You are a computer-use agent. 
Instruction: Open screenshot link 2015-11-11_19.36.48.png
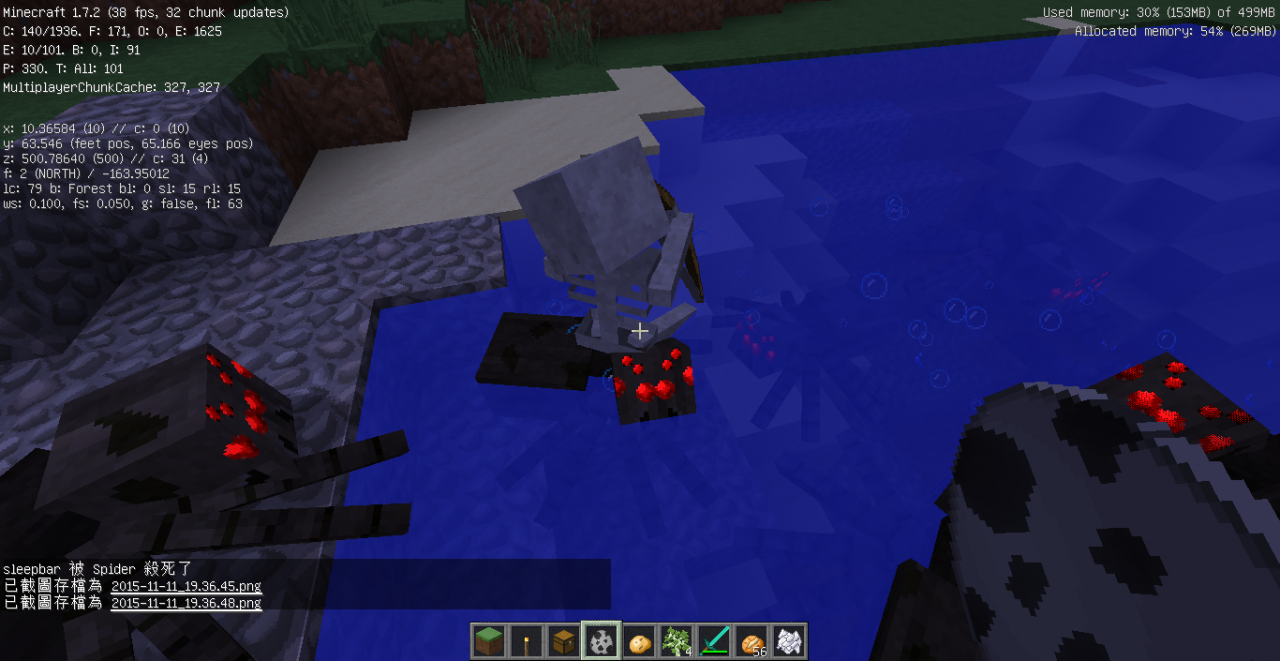(x=186, y=603)
